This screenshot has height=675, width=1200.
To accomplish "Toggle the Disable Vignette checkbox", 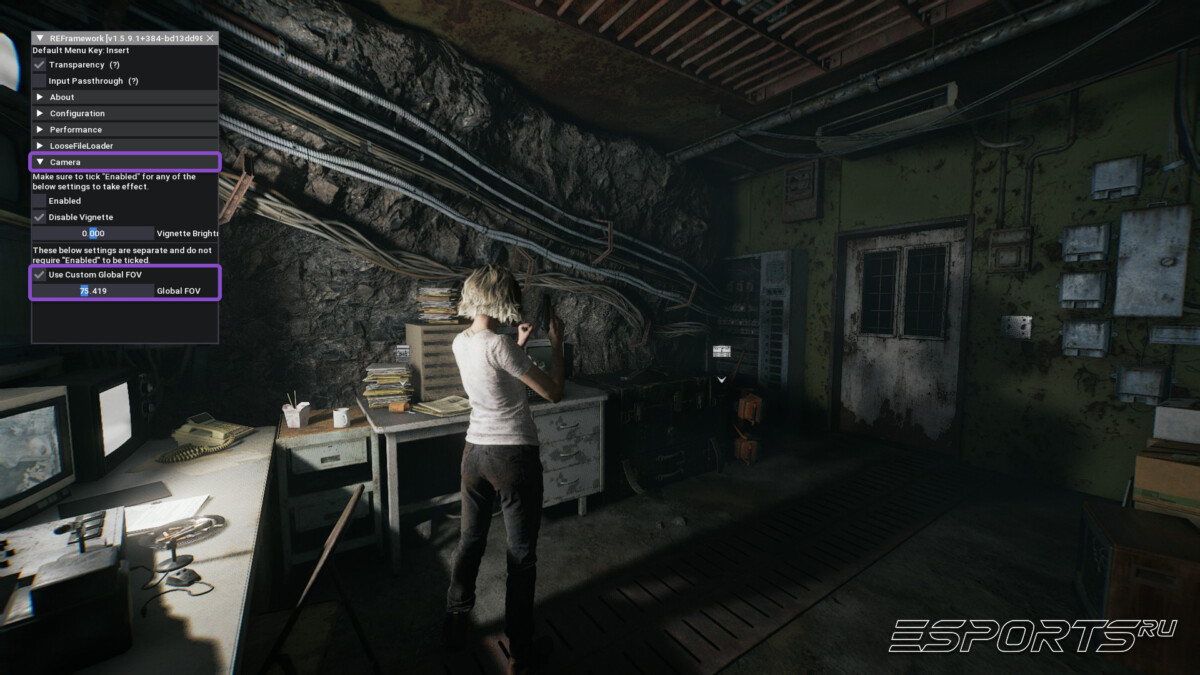I will (x=39, y=216).
